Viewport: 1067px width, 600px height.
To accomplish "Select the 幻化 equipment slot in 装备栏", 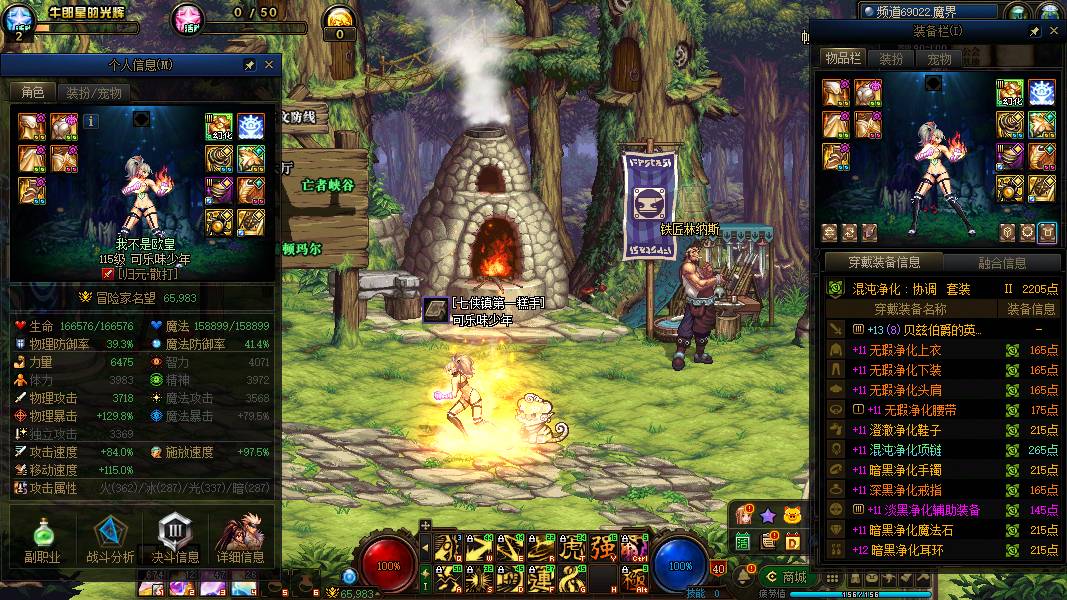I will [x=1009, y=92].
